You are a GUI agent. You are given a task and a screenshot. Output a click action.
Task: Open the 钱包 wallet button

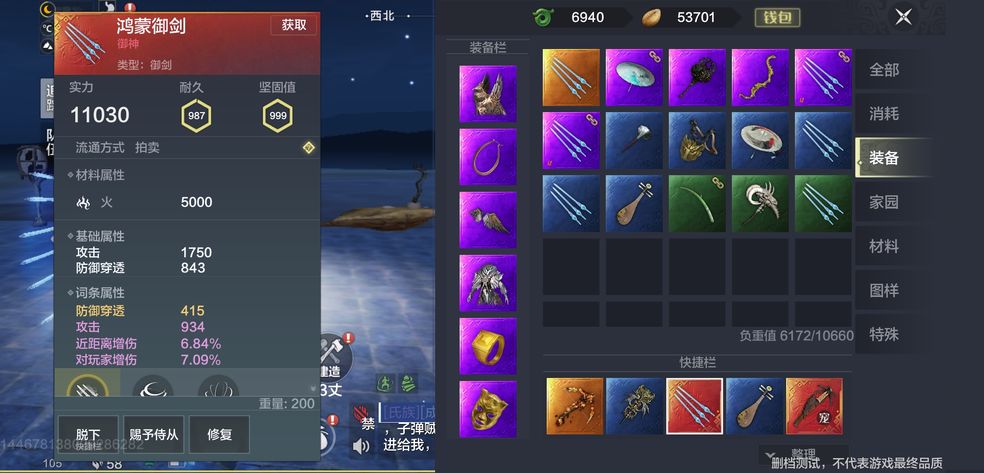[x=776, y=17]
